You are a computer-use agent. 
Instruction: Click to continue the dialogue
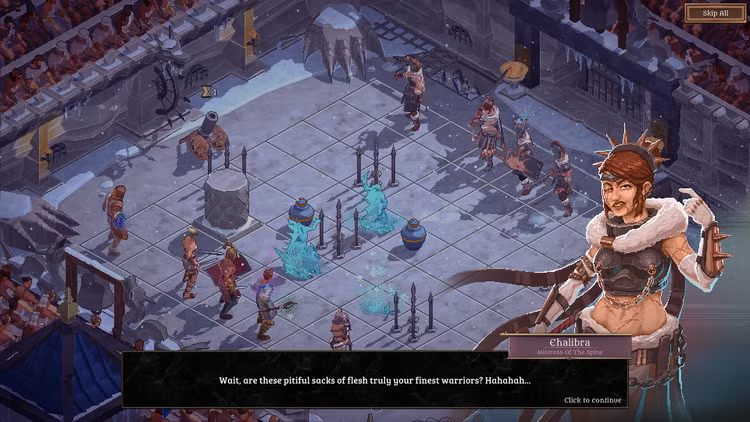592,400
